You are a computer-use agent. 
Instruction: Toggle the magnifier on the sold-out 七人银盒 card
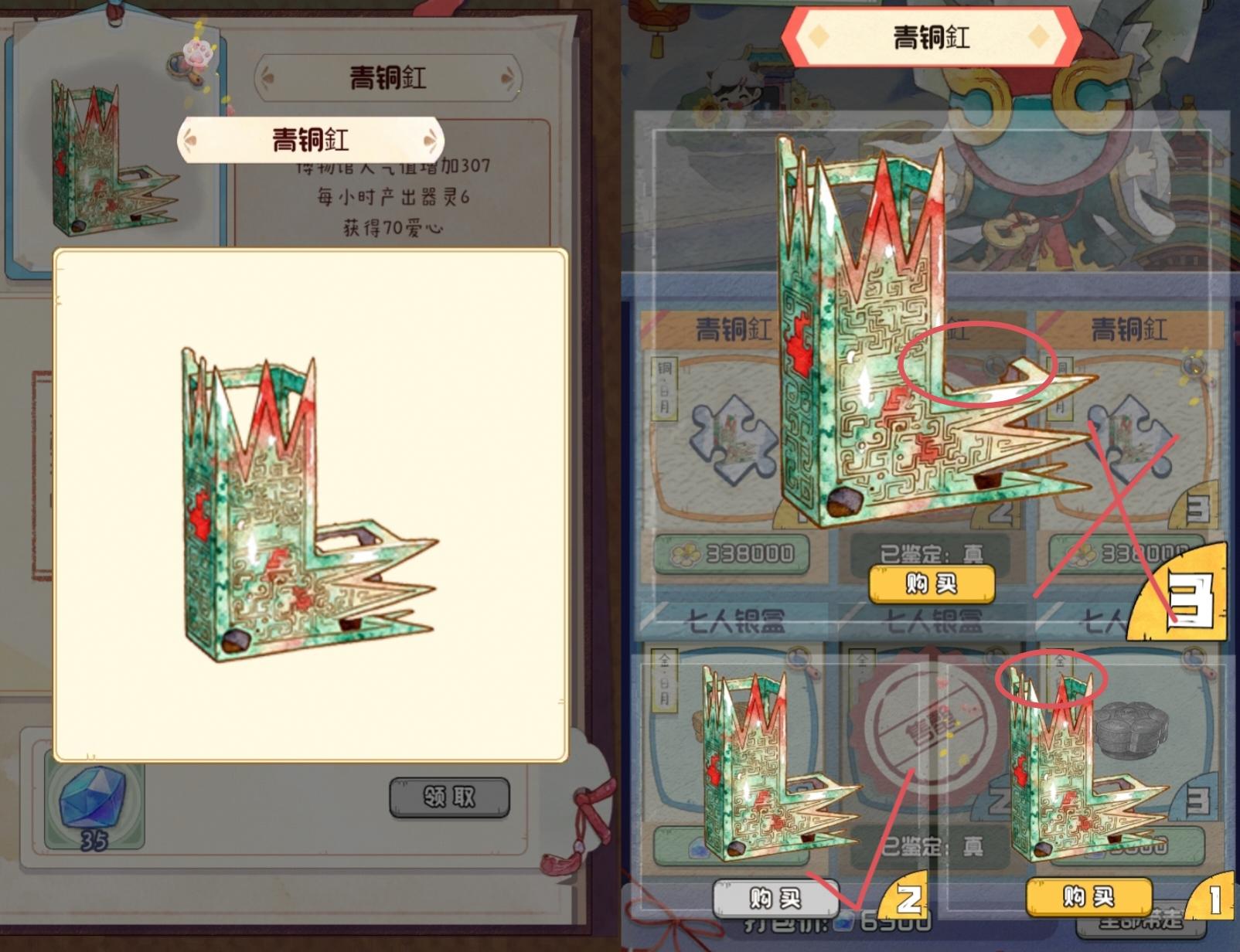[x=993, y=658]
